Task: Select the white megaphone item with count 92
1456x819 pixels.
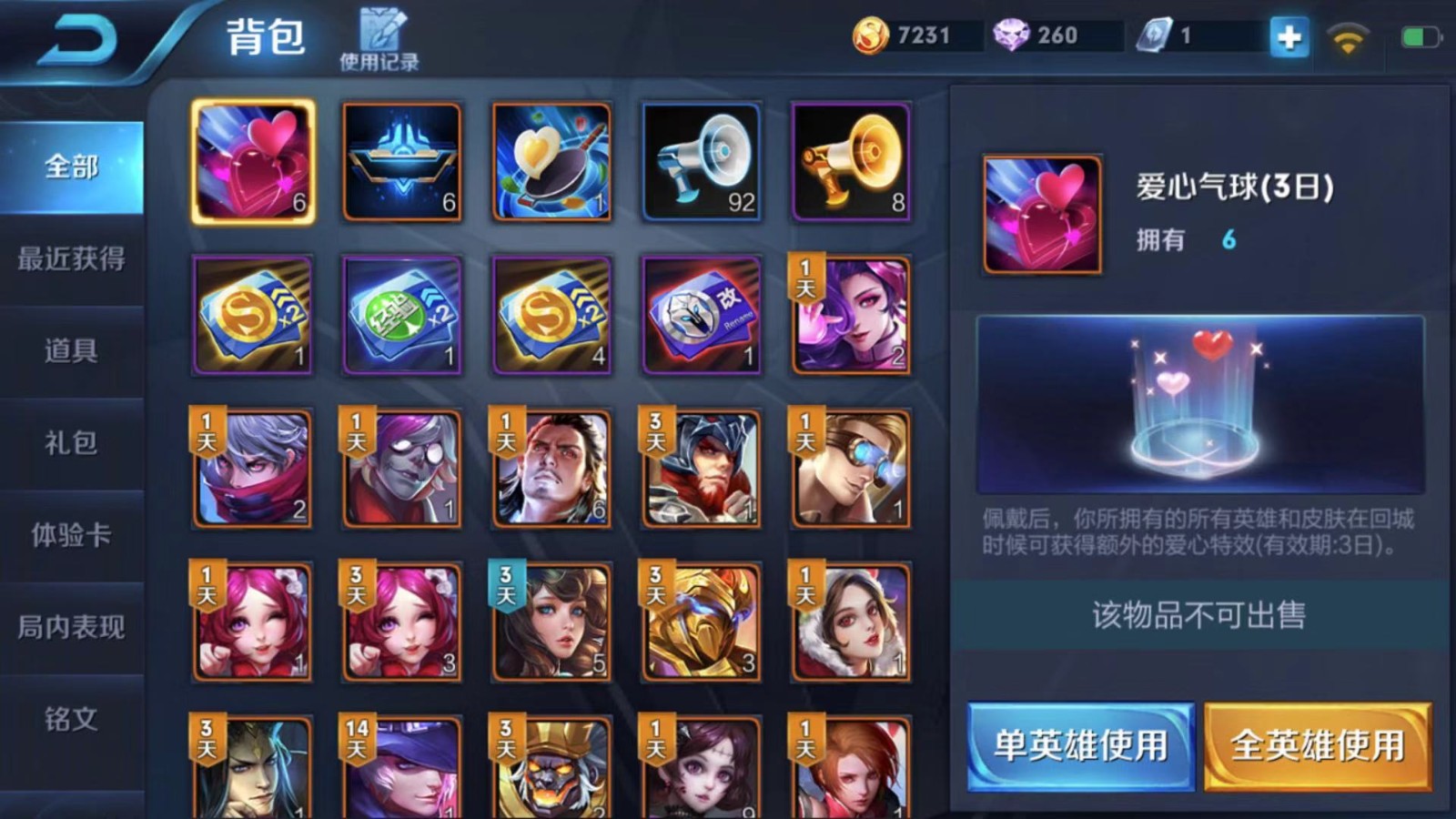Action: tap(701, 162)
